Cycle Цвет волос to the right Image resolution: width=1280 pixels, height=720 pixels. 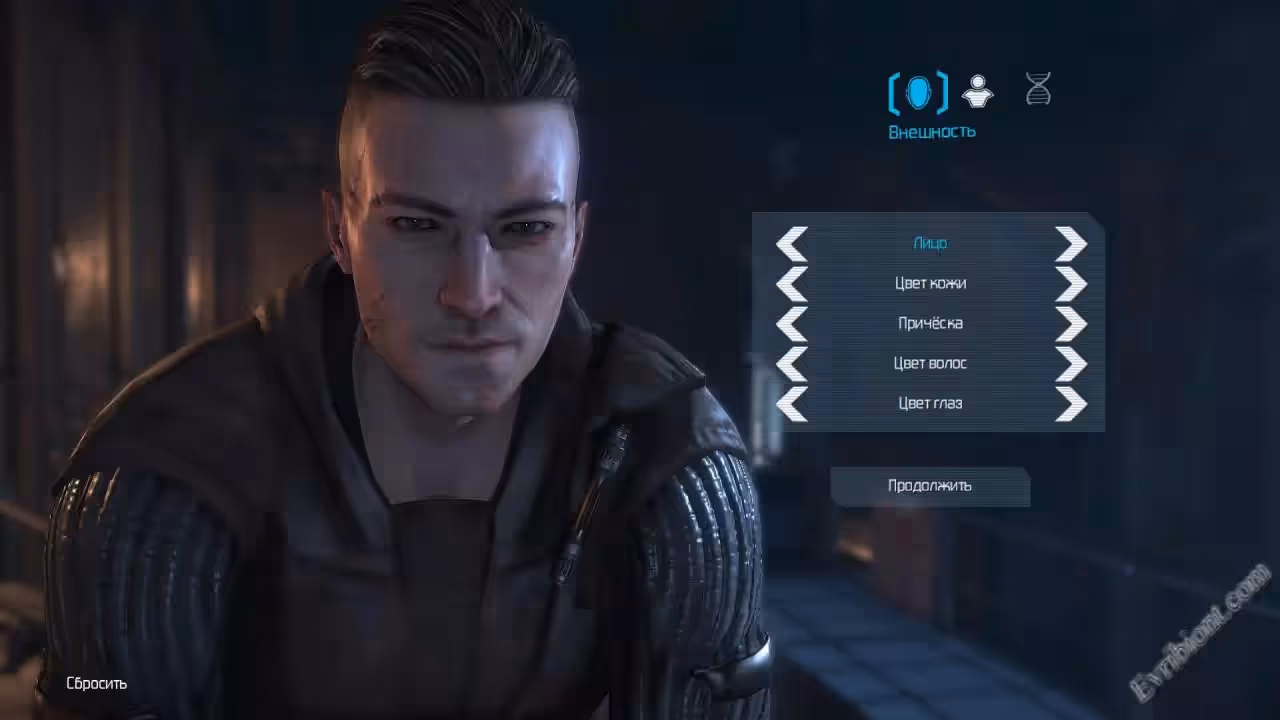point(1070,363)
